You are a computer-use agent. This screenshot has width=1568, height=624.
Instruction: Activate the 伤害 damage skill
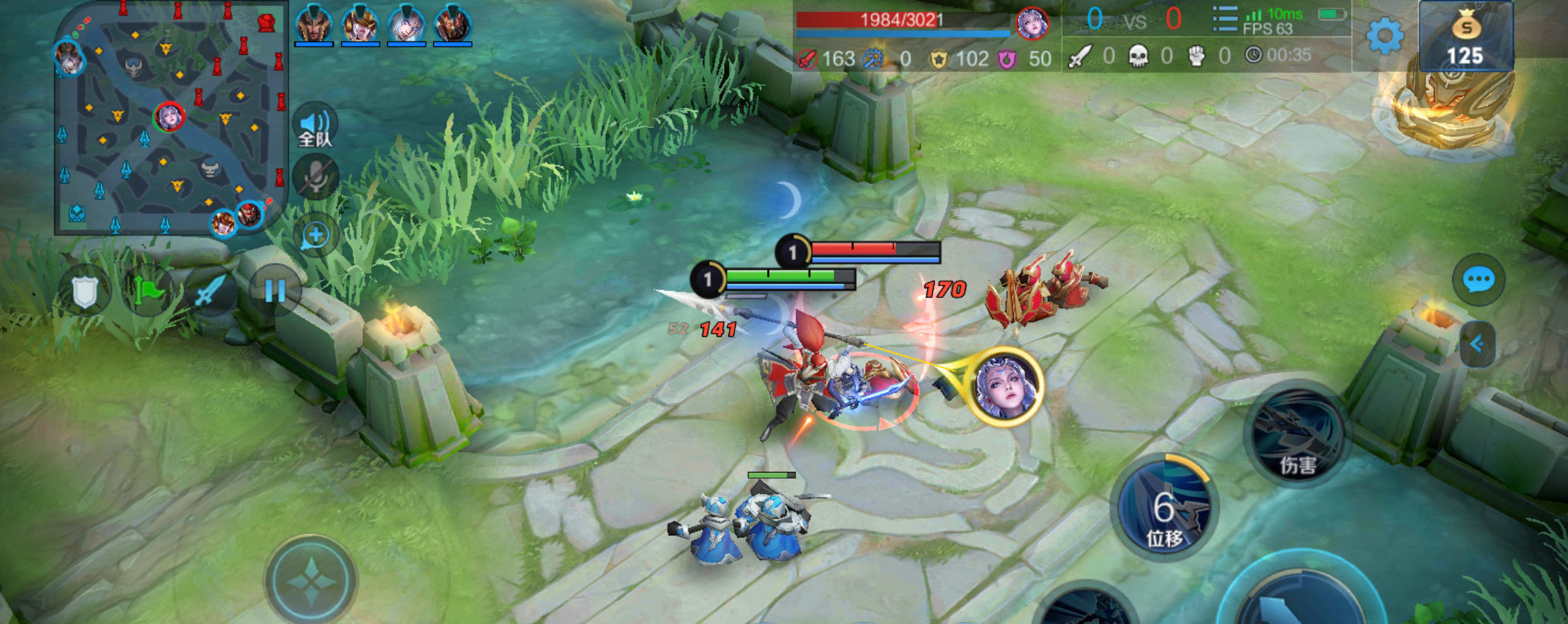pos(1296,435)
